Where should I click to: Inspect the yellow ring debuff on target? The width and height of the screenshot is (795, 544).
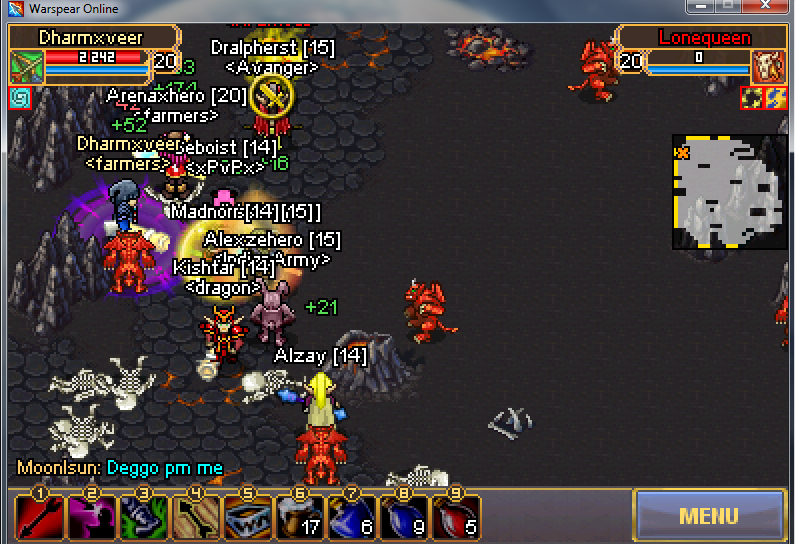(x=752, y=98)
